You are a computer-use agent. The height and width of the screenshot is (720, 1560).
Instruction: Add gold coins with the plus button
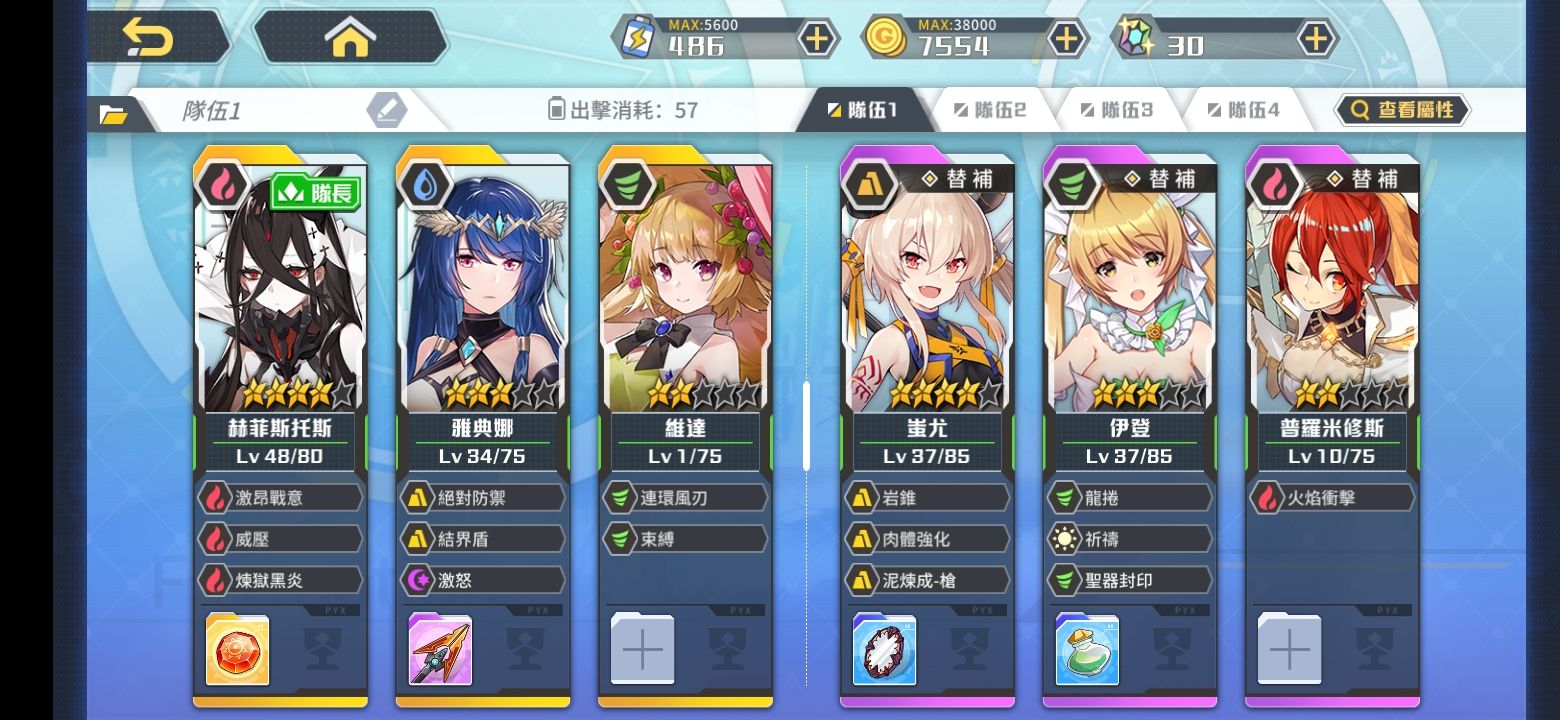tap(1067, 39)
